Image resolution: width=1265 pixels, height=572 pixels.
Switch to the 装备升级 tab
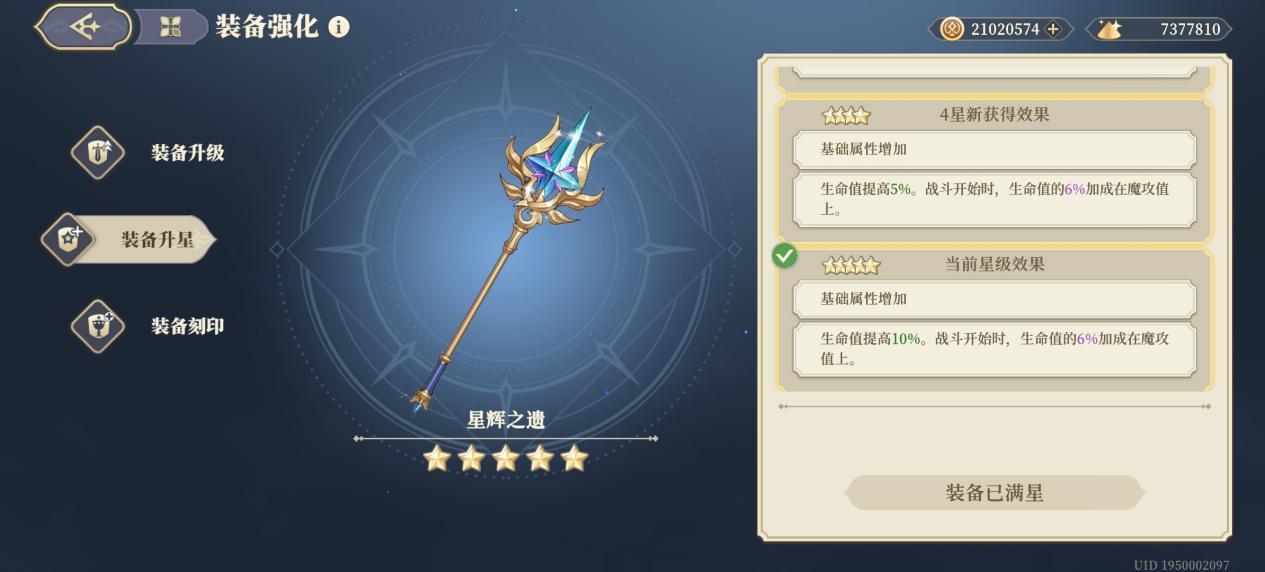click(x=150, y=153)
